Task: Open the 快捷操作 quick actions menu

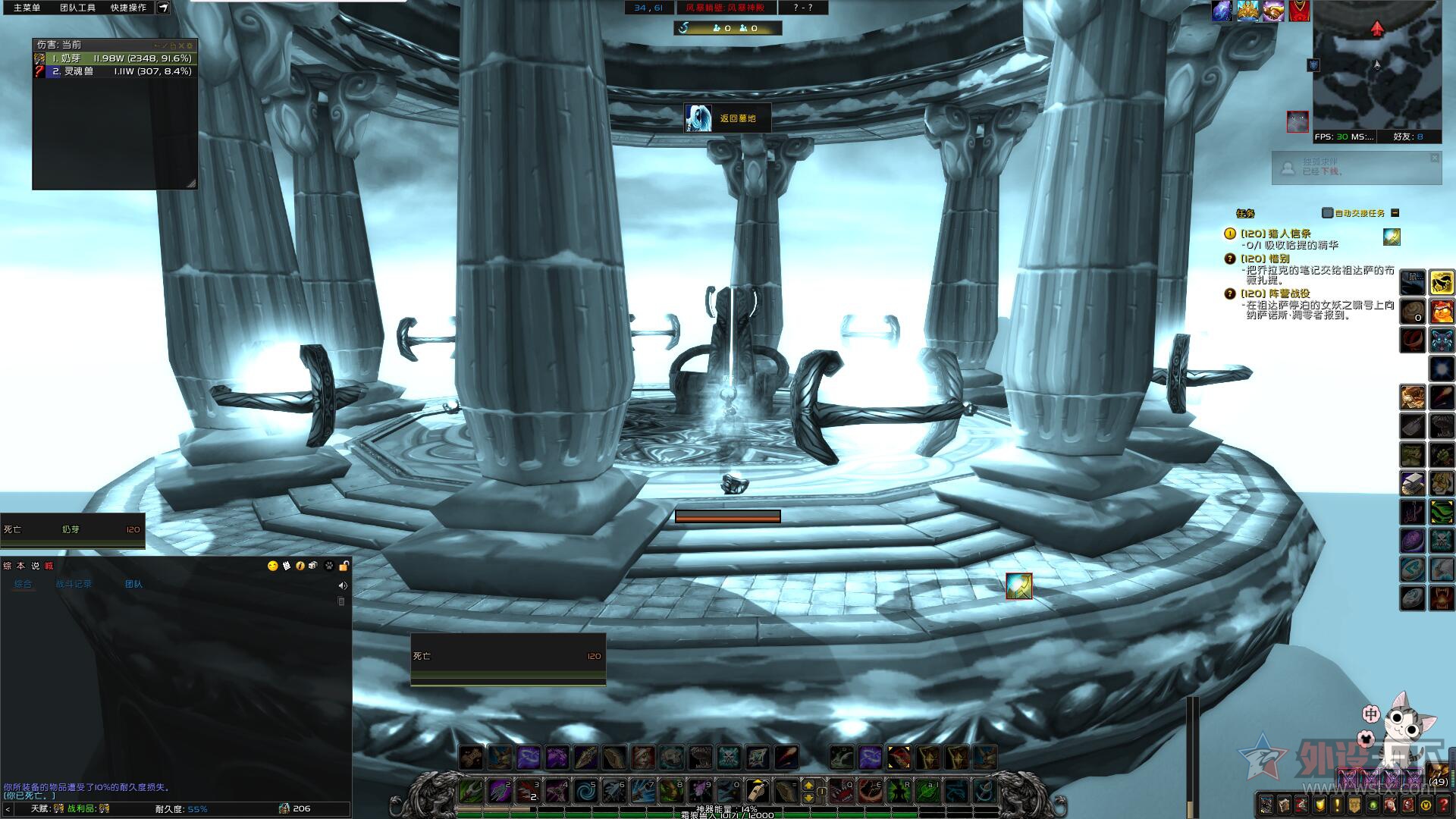Action: coord(128,8)
